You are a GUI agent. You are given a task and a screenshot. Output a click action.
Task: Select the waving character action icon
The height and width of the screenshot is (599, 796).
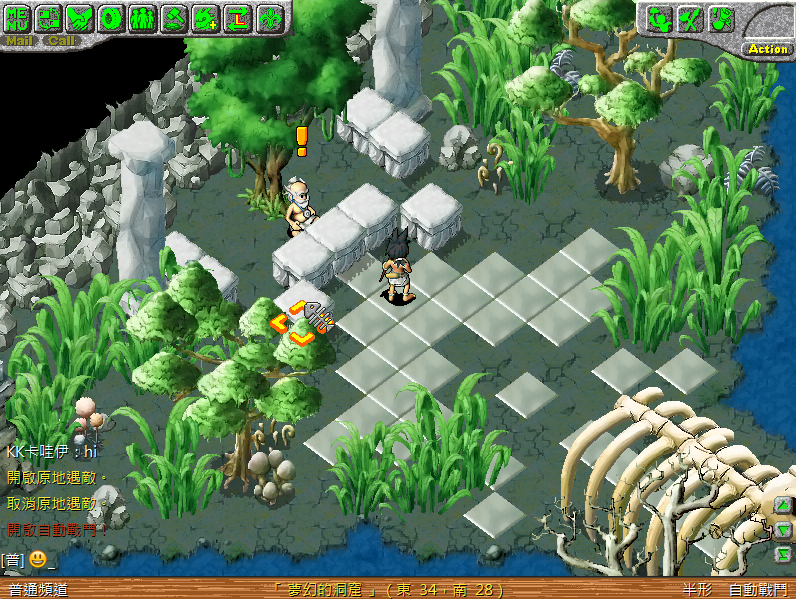tap(660, 18)
